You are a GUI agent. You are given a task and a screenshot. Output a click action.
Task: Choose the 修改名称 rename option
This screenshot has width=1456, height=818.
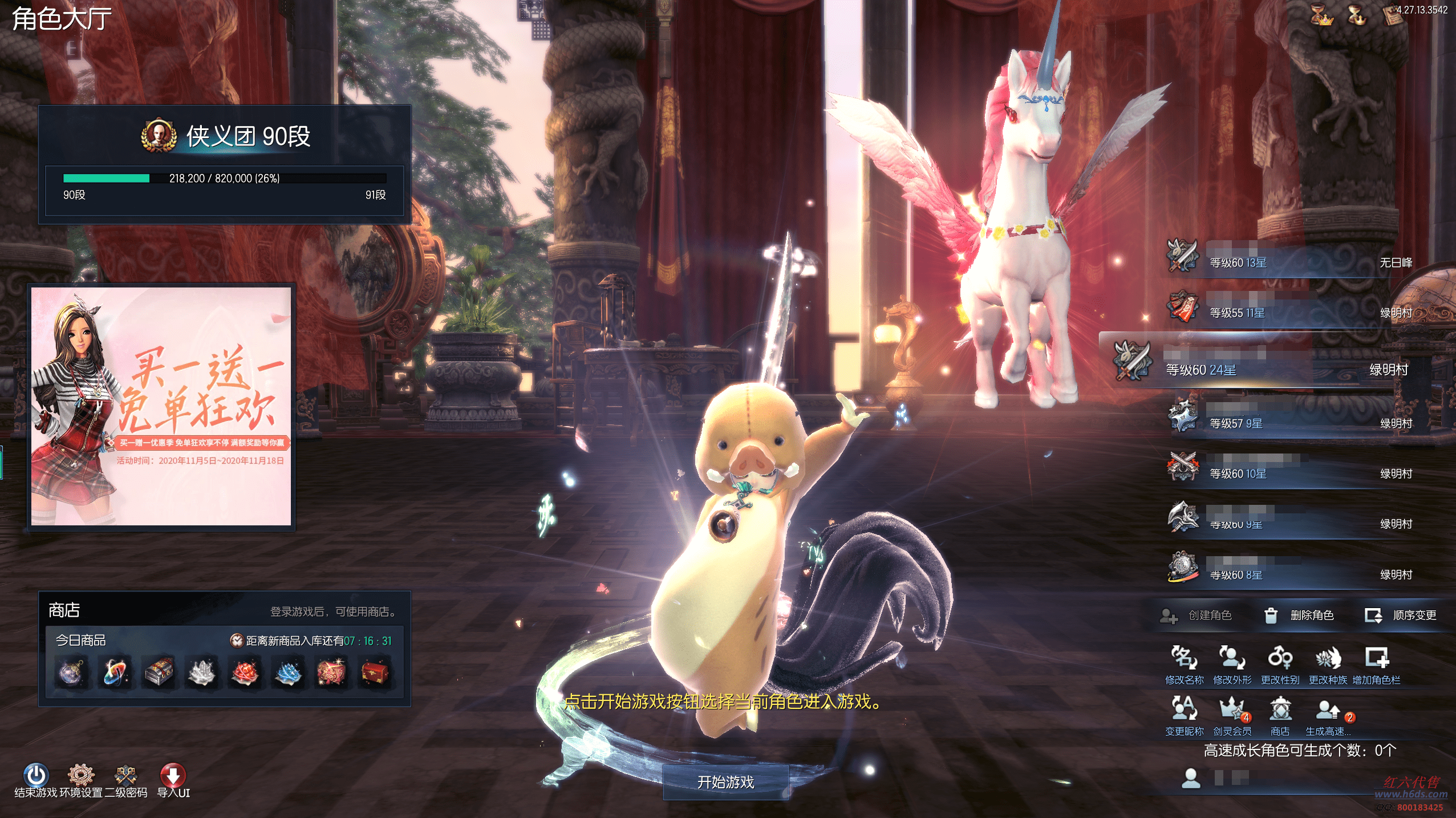pyautogui.click(x=1184, y=665)
